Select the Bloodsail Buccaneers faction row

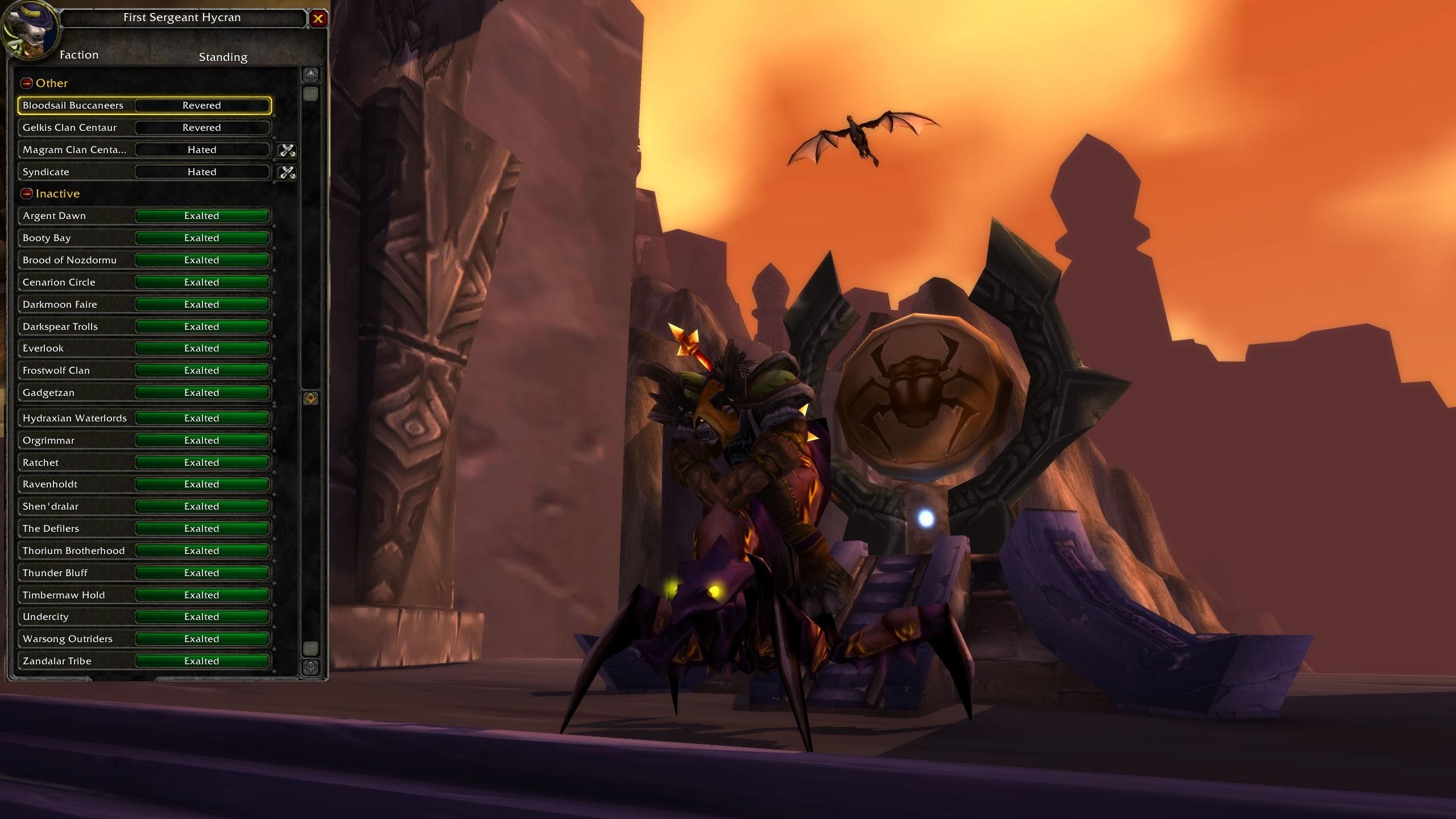click(144, 106)
